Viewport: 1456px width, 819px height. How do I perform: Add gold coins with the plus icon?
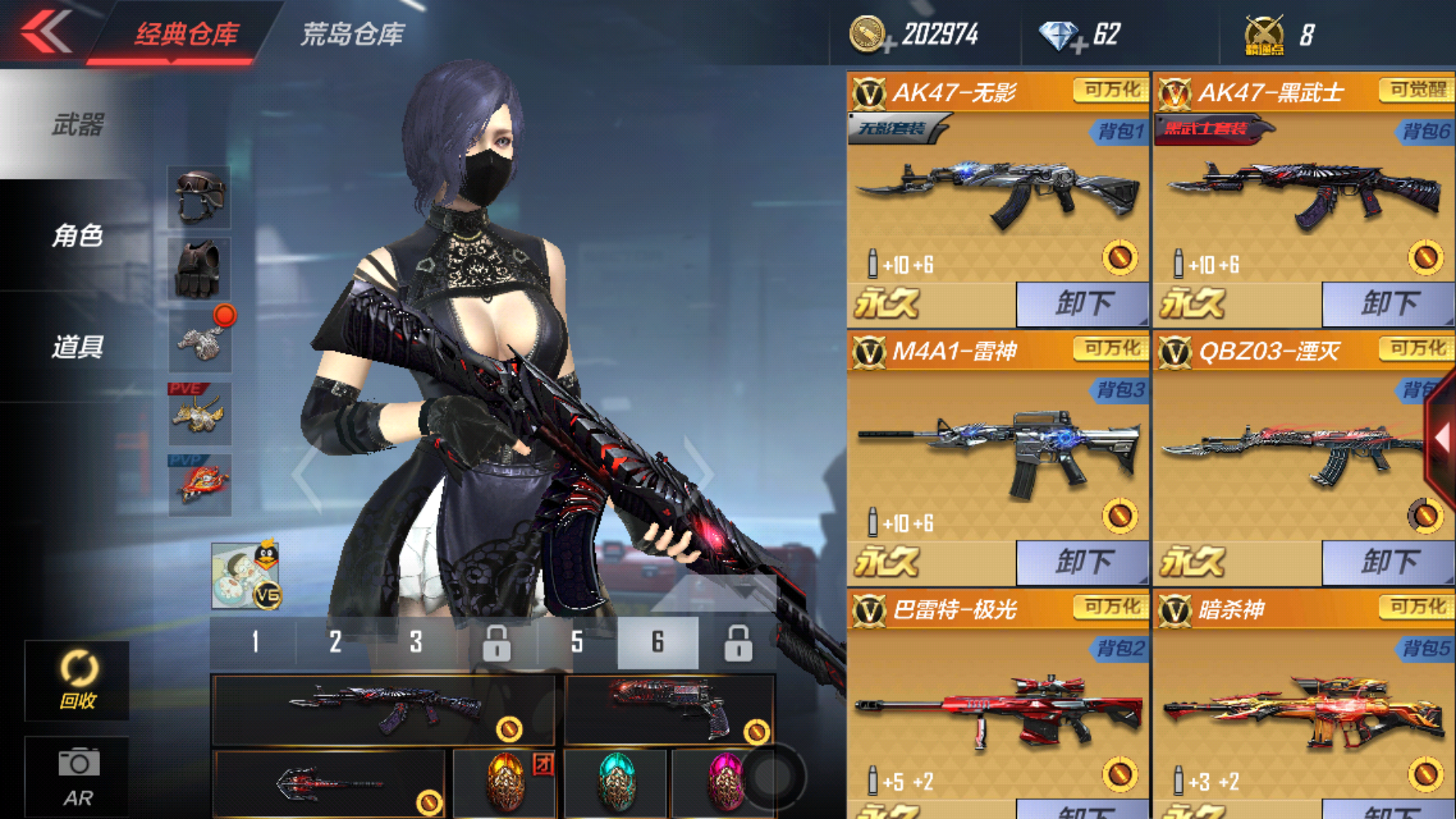[x=889, y=44]
